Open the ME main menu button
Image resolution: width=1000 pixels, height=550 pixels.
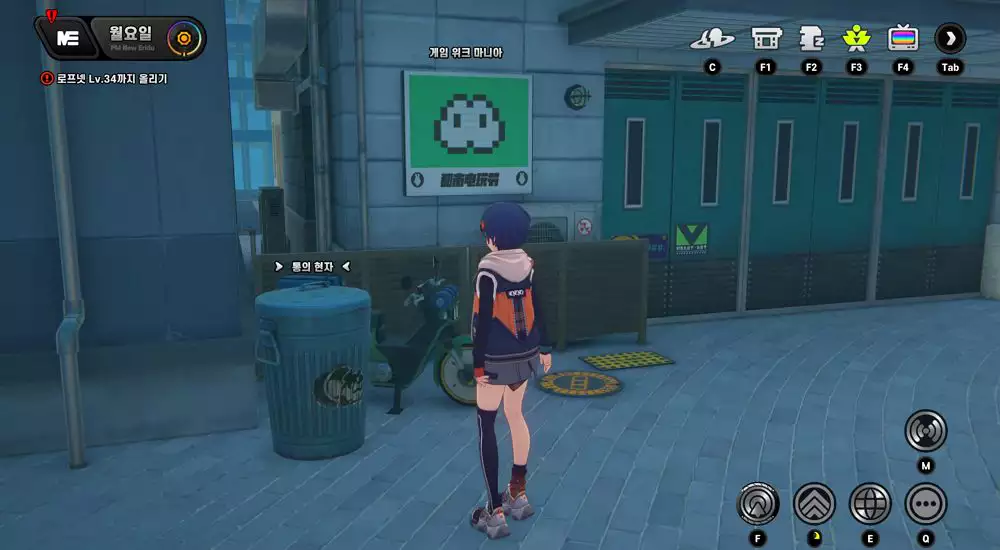click(x=68, y=38)
